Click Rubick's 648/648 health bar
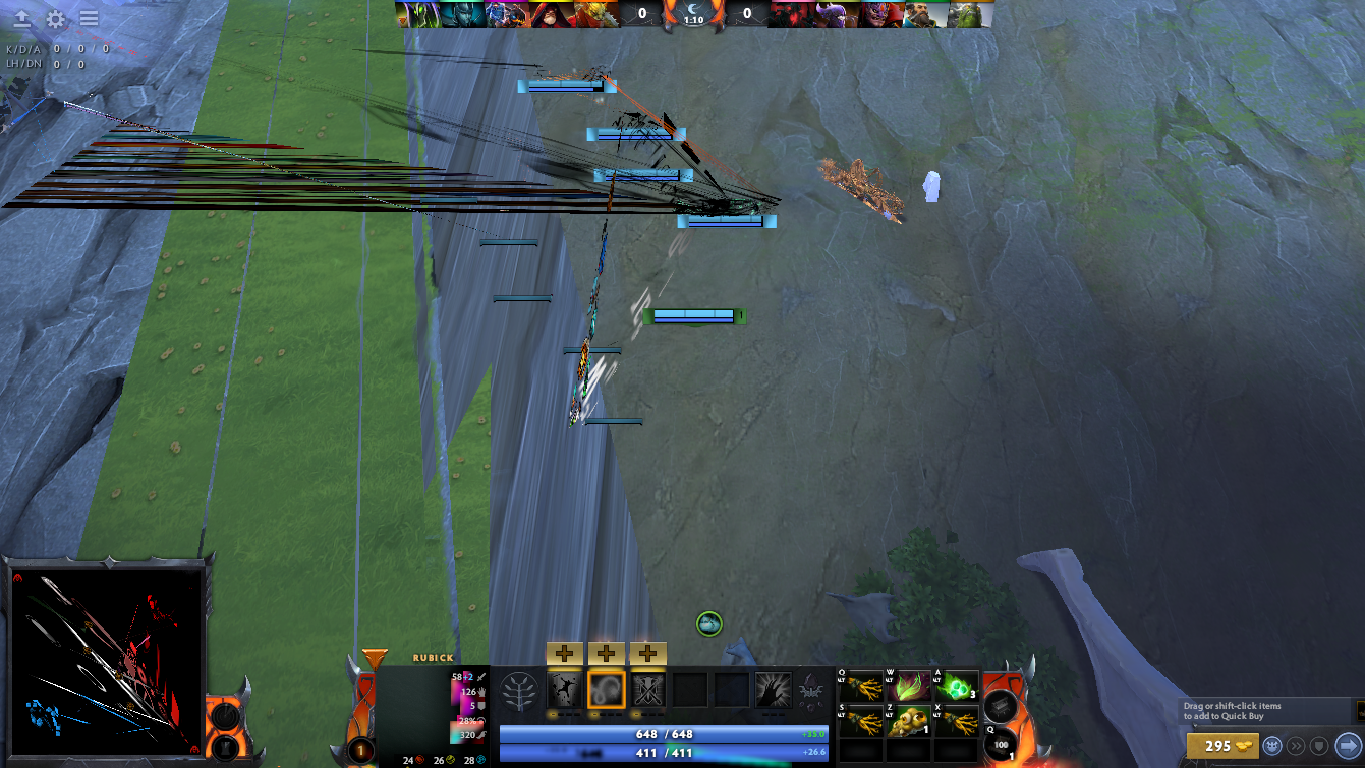Viewport: 1365px width, 768px height. pos(665,735)
